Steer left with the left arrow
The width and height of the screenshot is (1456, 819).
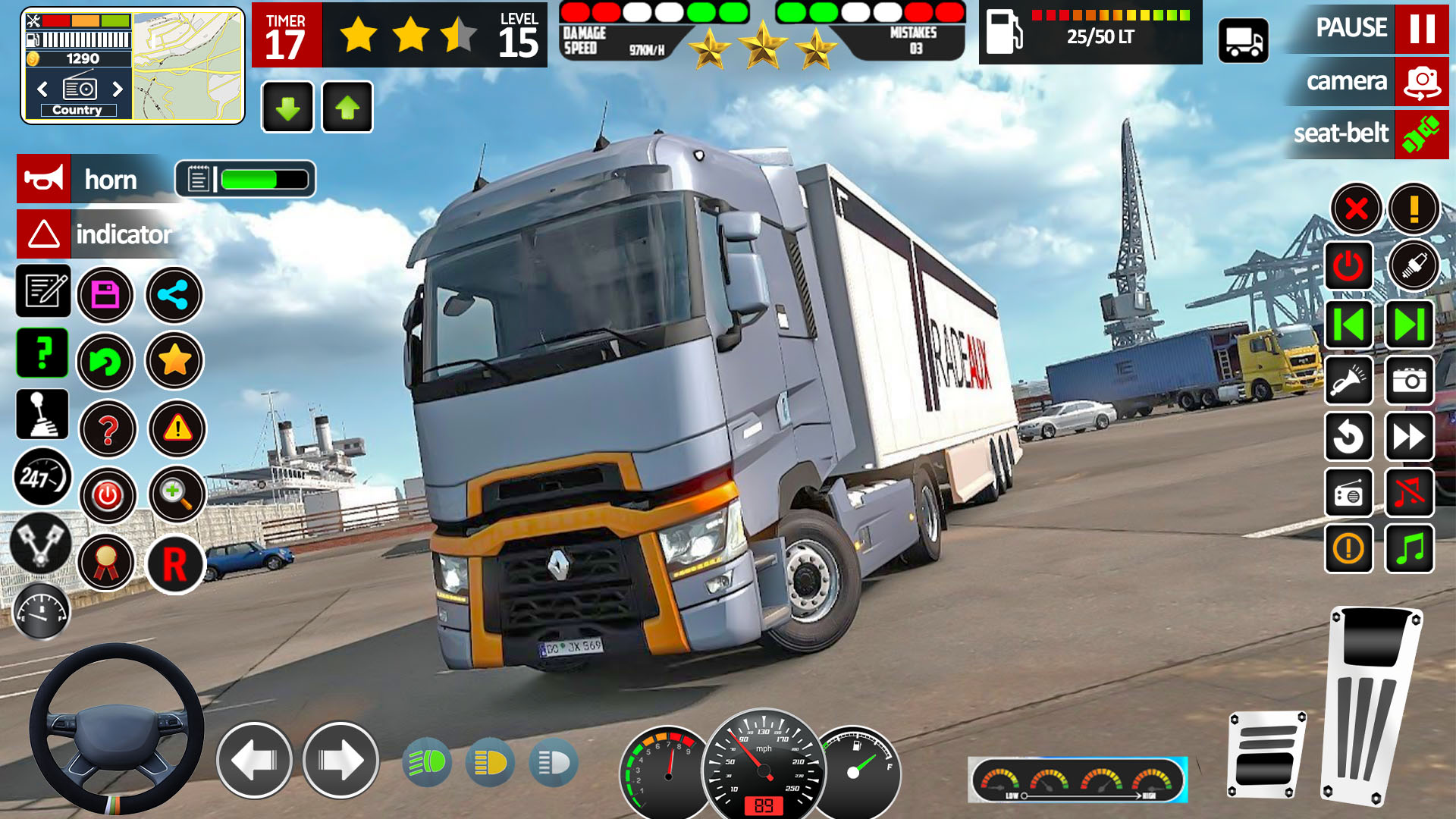[x=254, y=760]
